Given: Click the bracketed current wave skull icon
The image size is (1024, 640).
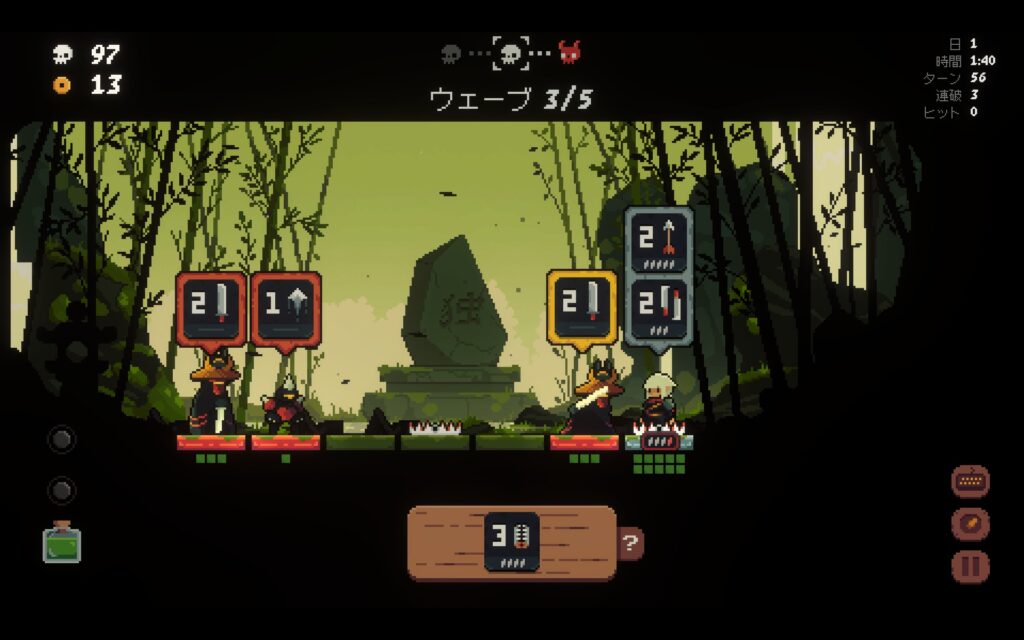Looking at the screenshot, I should pyautogui.click(x=510, y=52).
